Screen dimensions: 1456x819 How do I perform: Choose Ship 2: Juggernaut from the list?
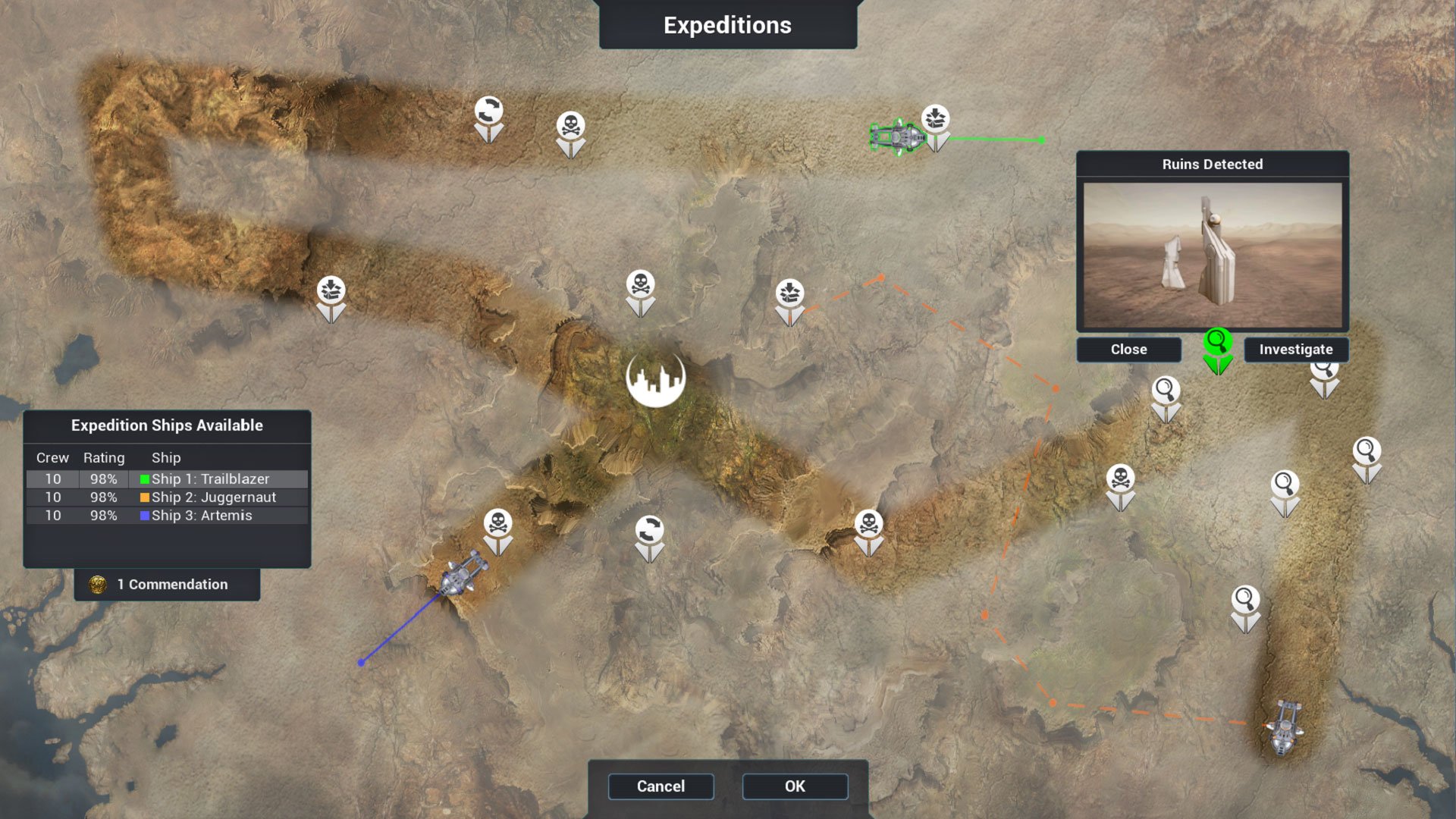click(x=167, y=497)
